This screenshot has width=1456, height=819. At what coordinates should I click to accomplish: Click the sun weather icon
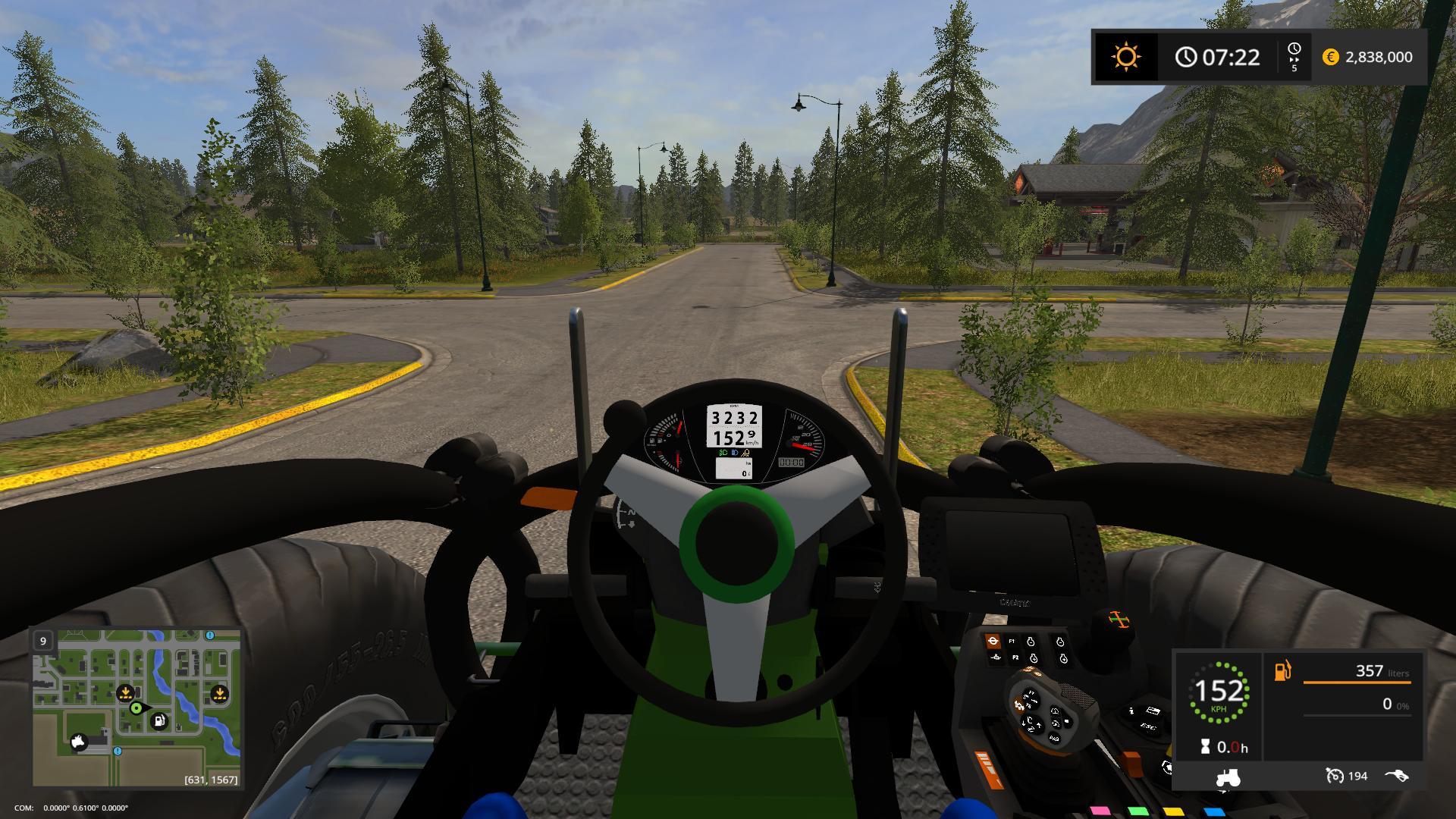[x=1125, y=57]
